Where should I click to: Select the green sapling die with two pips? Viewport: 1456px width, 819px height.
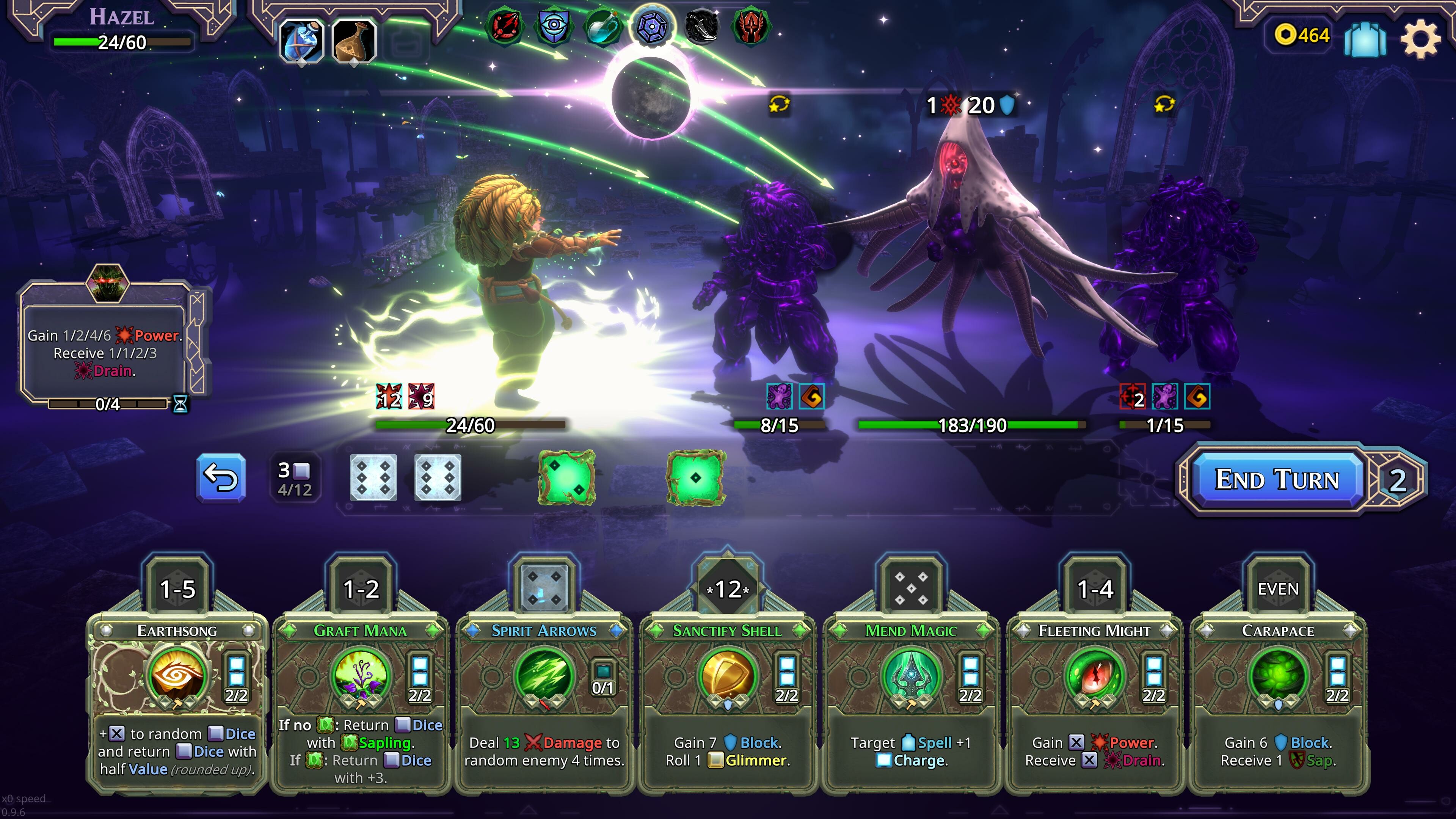tap(566, 478)
